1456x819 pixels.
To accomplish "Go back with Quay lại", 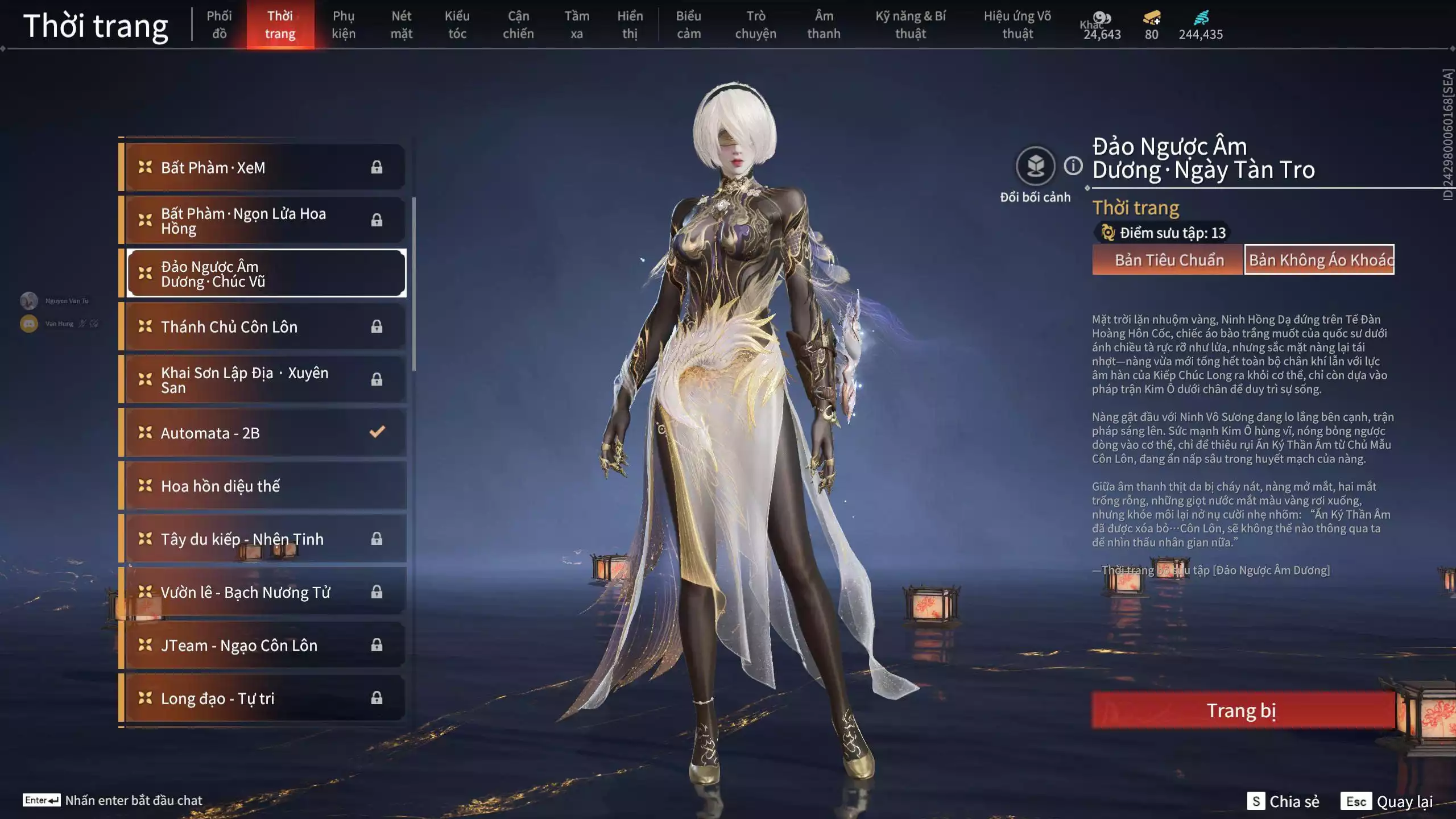I will [1388, 801].
